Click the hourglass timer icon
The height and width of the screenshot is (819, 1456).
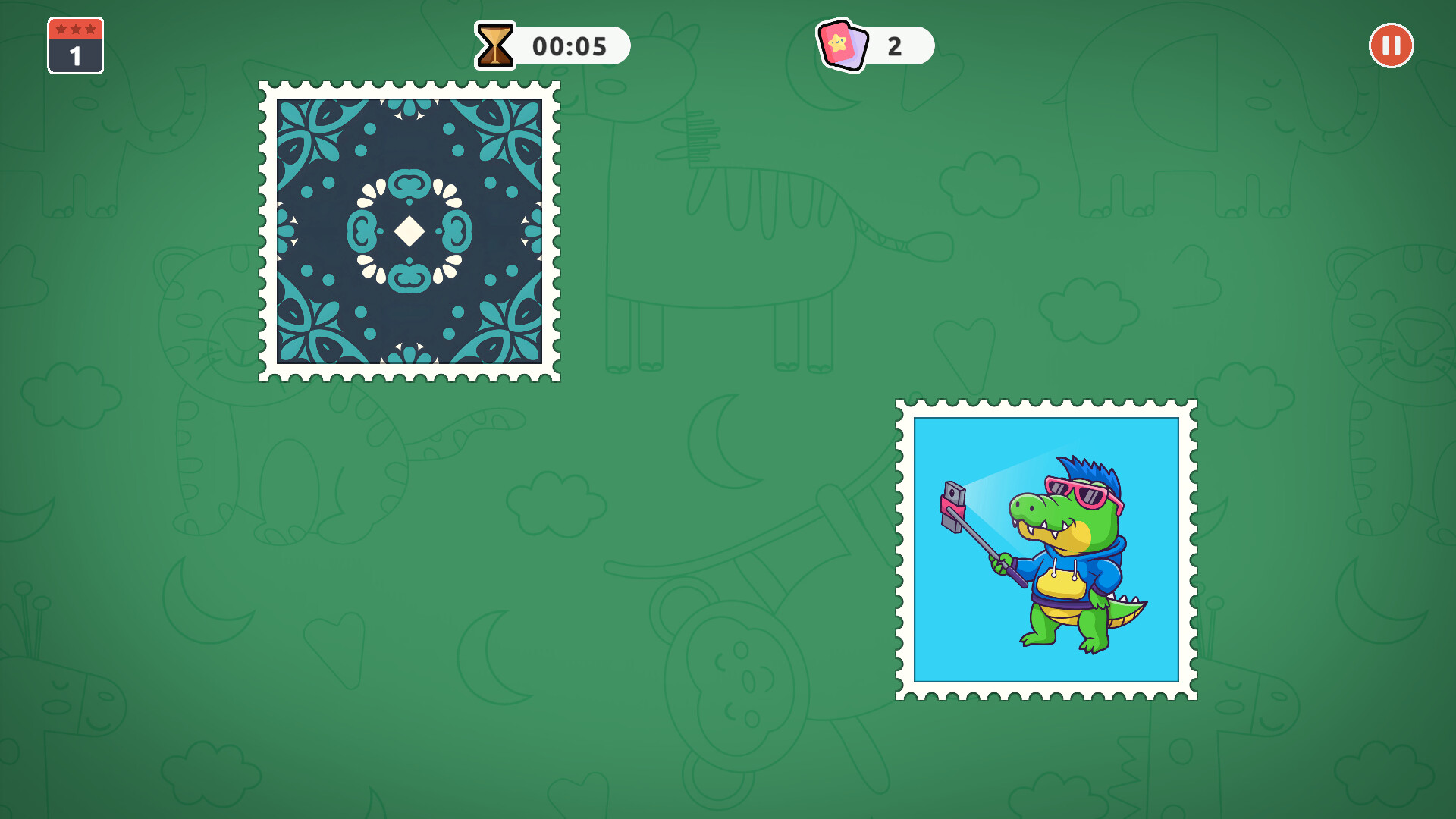(x=495, y=45)
